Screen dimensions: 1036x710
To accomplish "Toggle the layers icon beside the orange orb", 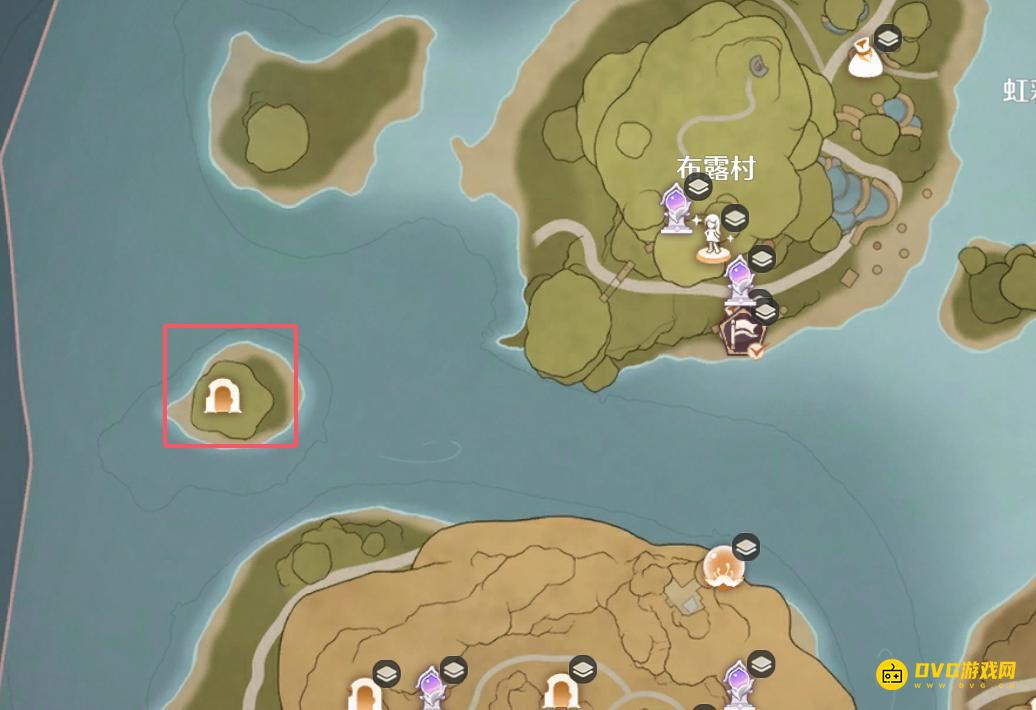I will (746, 547).
